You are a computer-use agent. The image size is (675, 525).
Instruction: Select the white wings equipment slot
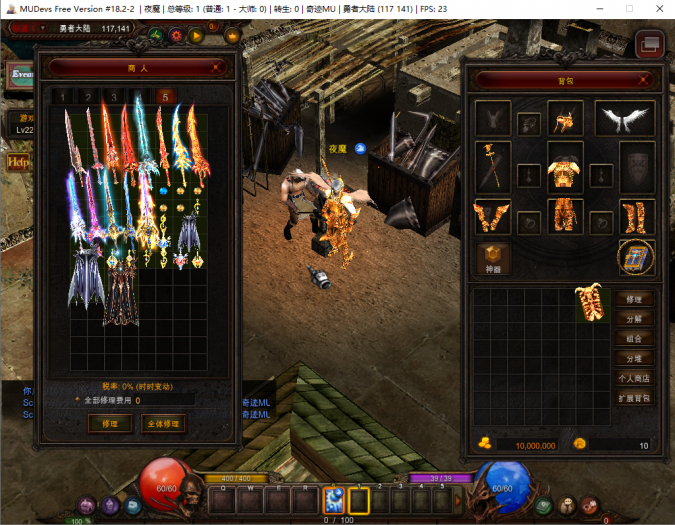[x=626, y=118]
